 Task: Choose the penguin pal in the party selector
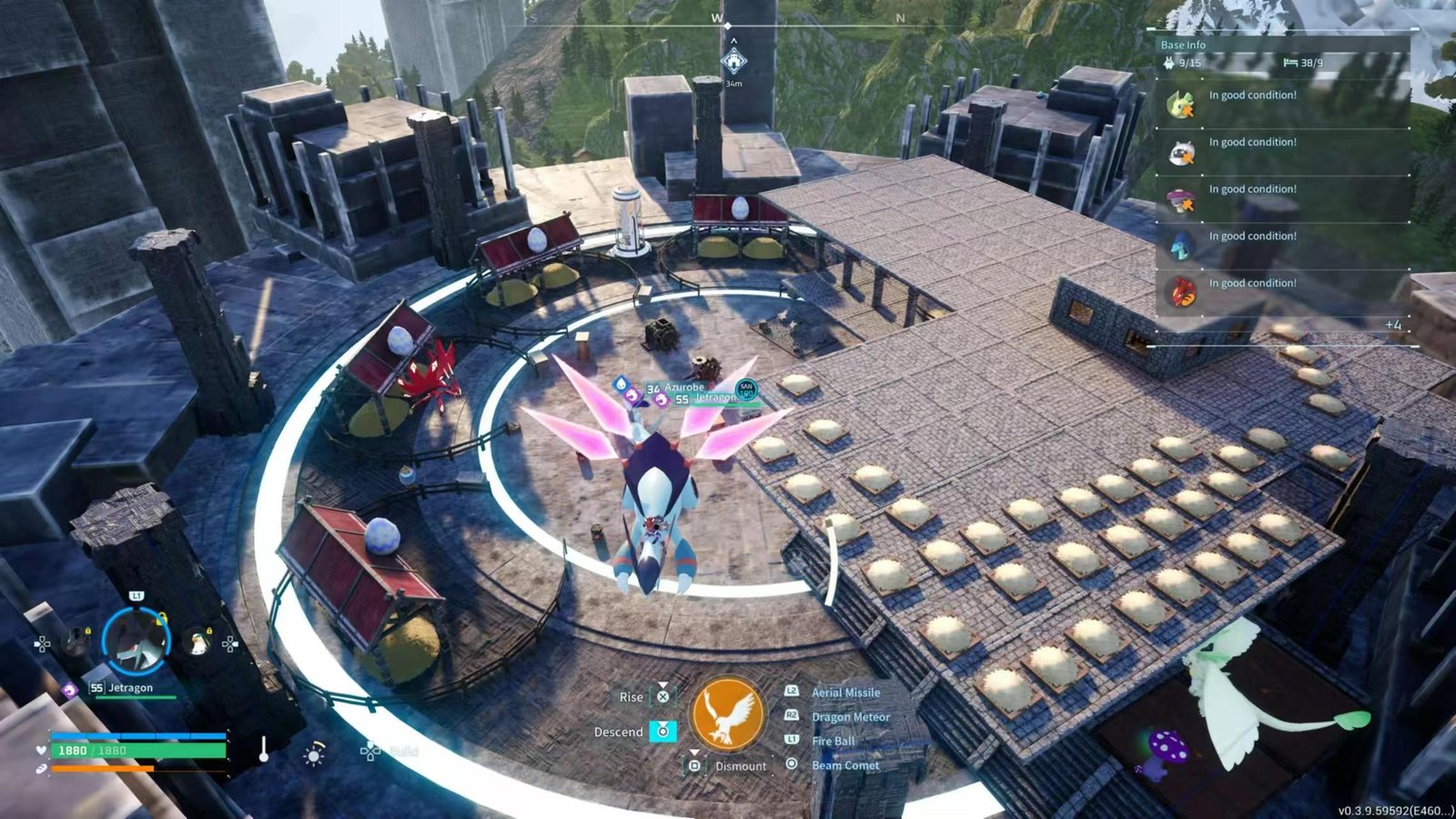point(197,643)
